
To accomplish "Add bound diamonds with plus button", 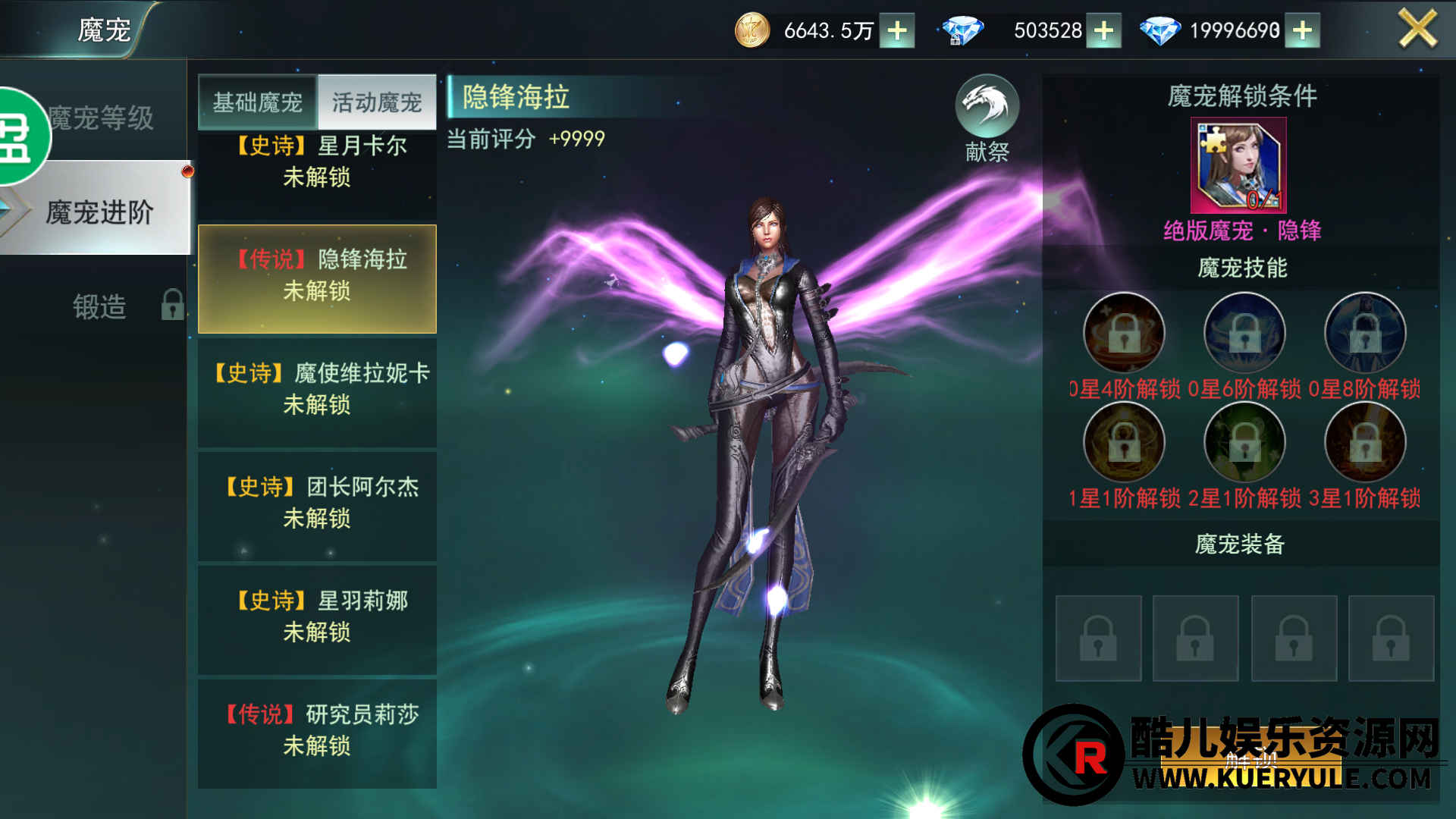I will [1103, 31].
